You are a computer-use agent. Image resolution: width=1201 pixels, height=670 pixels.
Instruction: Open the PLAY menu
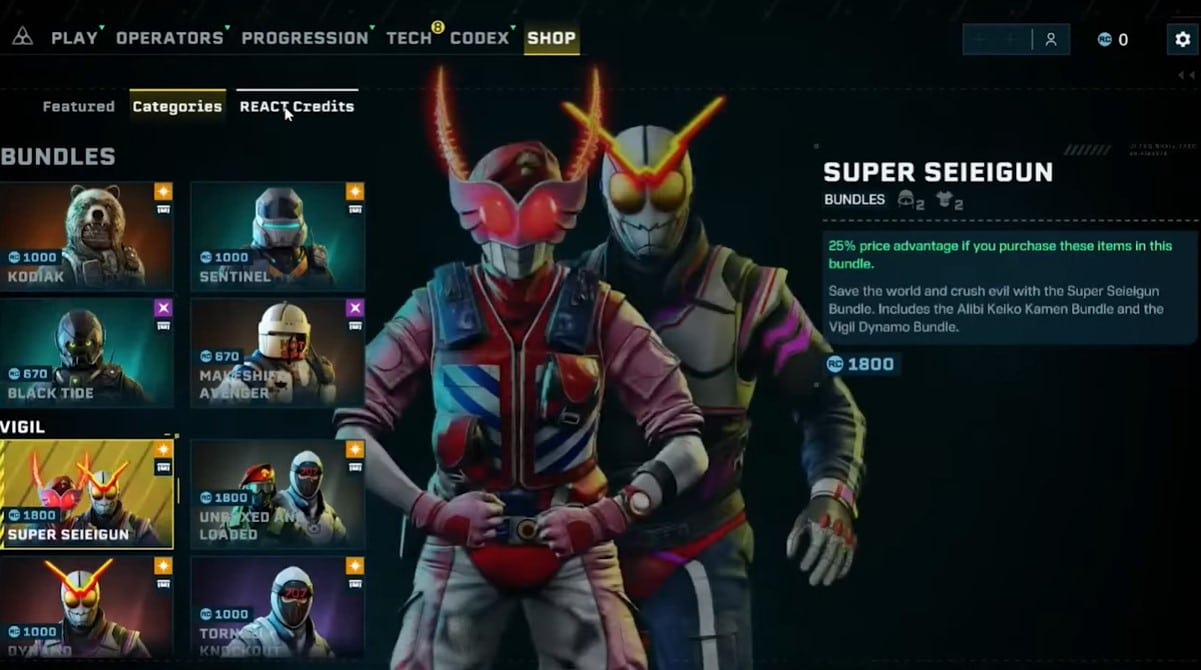[x=74, y=38]
